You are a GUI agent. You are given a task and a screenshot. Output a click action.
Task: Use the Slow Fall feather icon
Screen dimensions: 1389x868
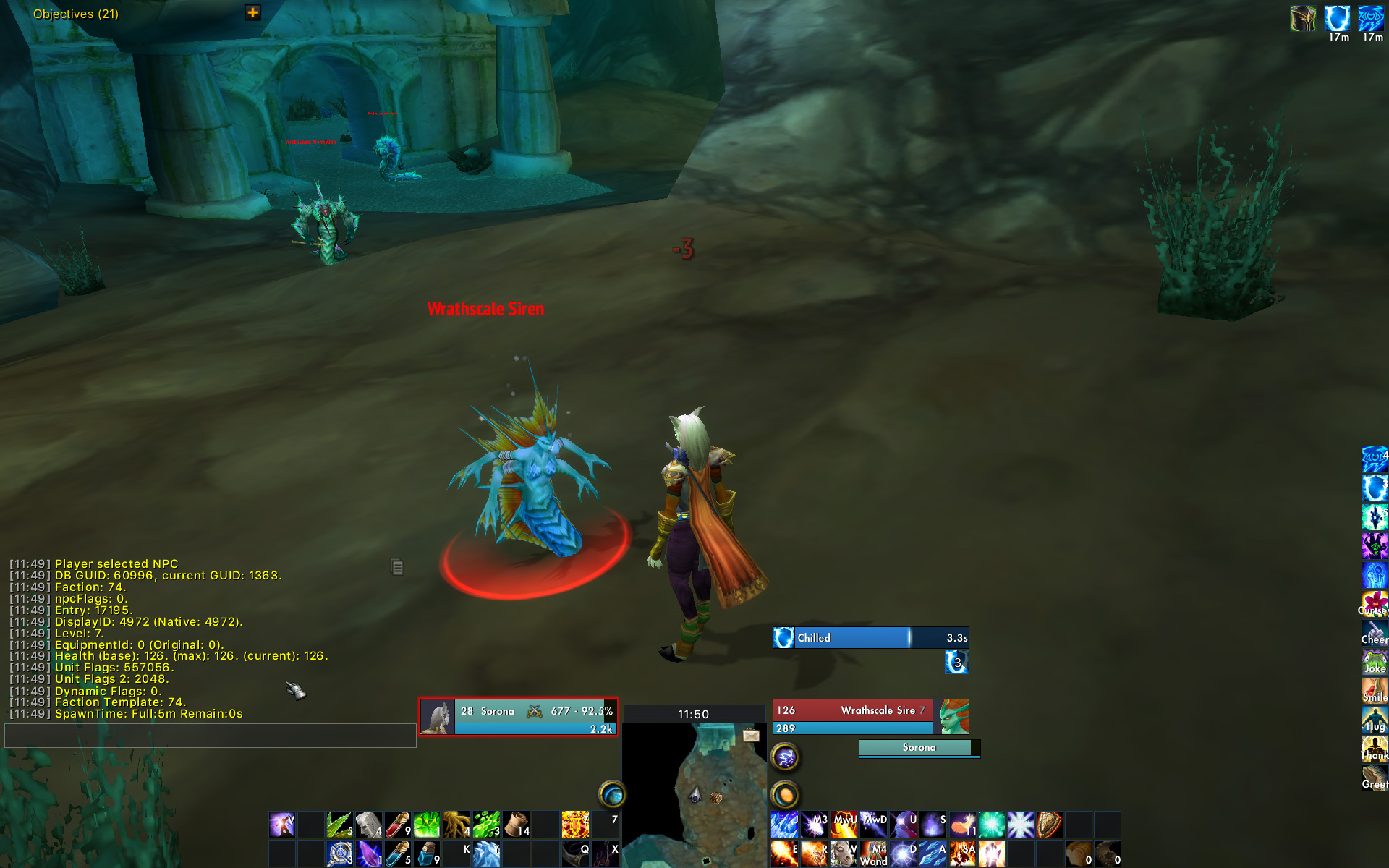pos(963,823)
